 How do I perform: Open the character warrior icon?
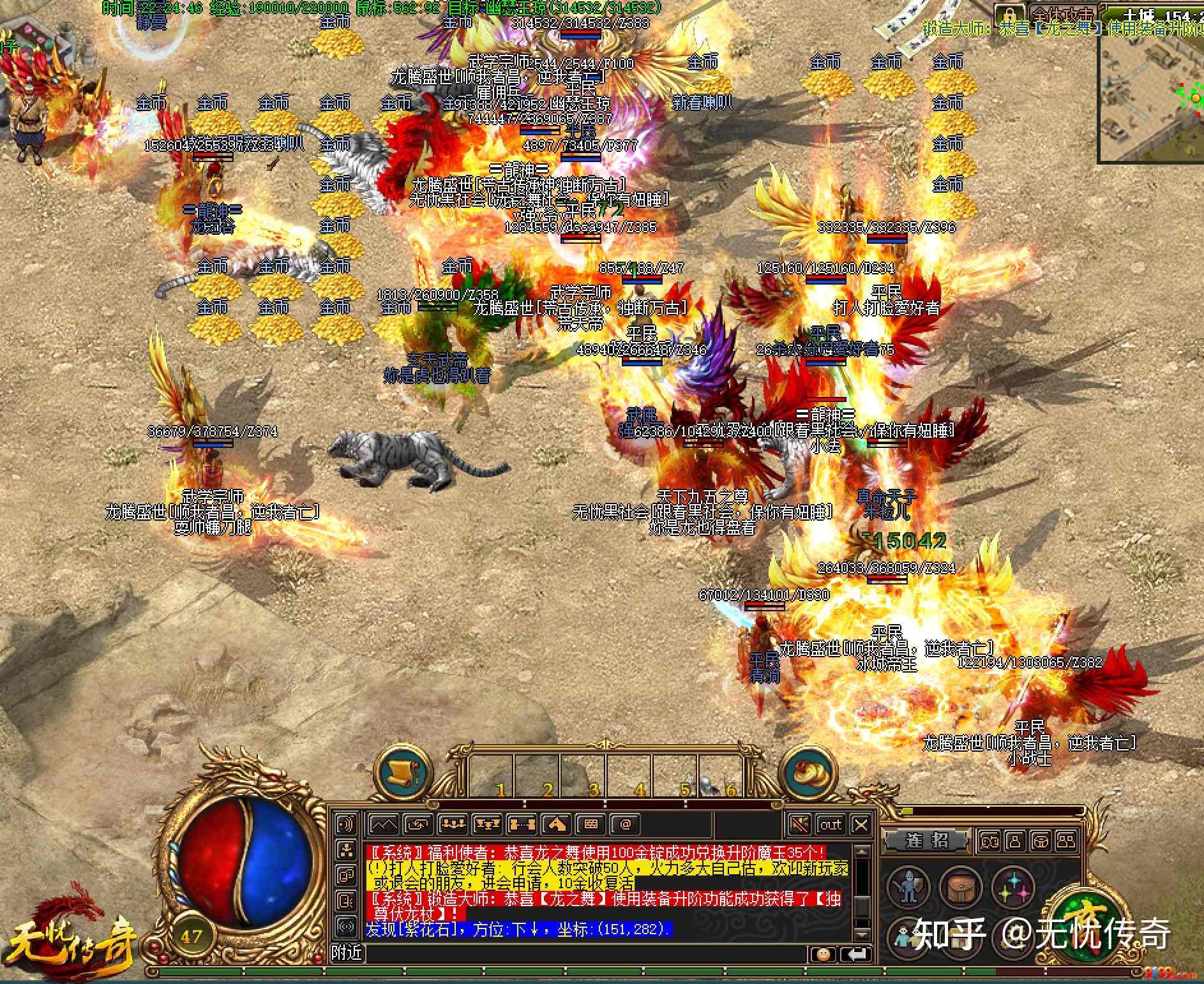tap(907, 886)
